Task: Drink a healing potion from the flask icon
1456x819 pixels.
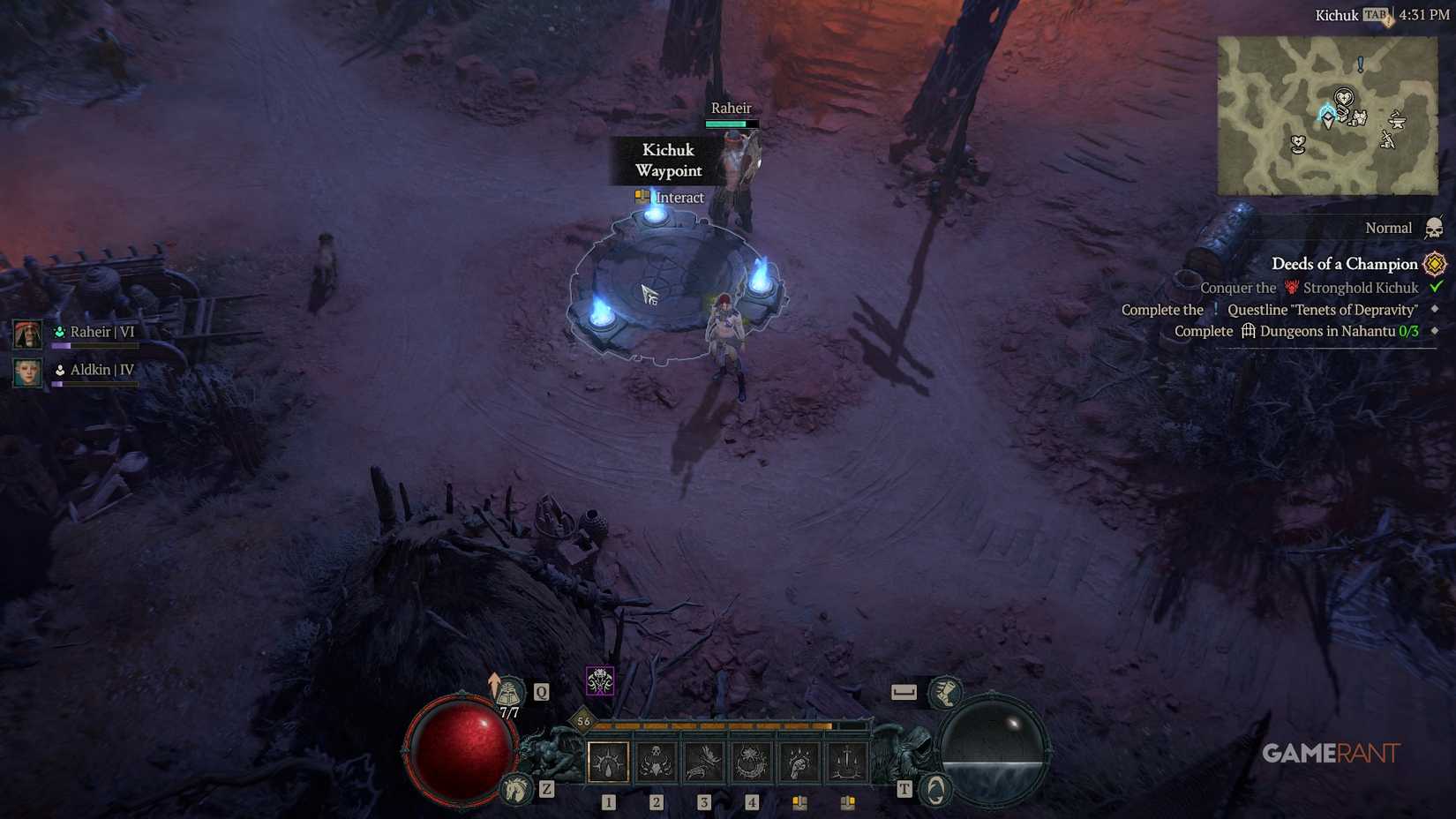Action: pos(510,691)
